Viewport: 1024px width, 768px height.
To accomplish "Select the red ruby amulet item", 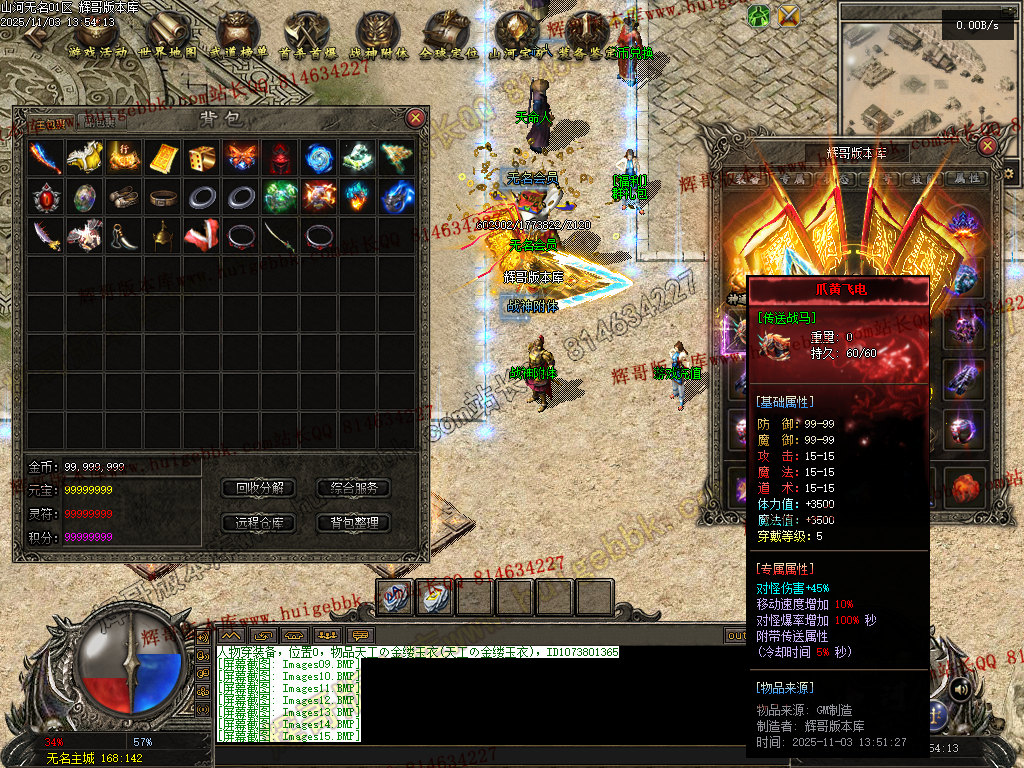I will [46, 197].
